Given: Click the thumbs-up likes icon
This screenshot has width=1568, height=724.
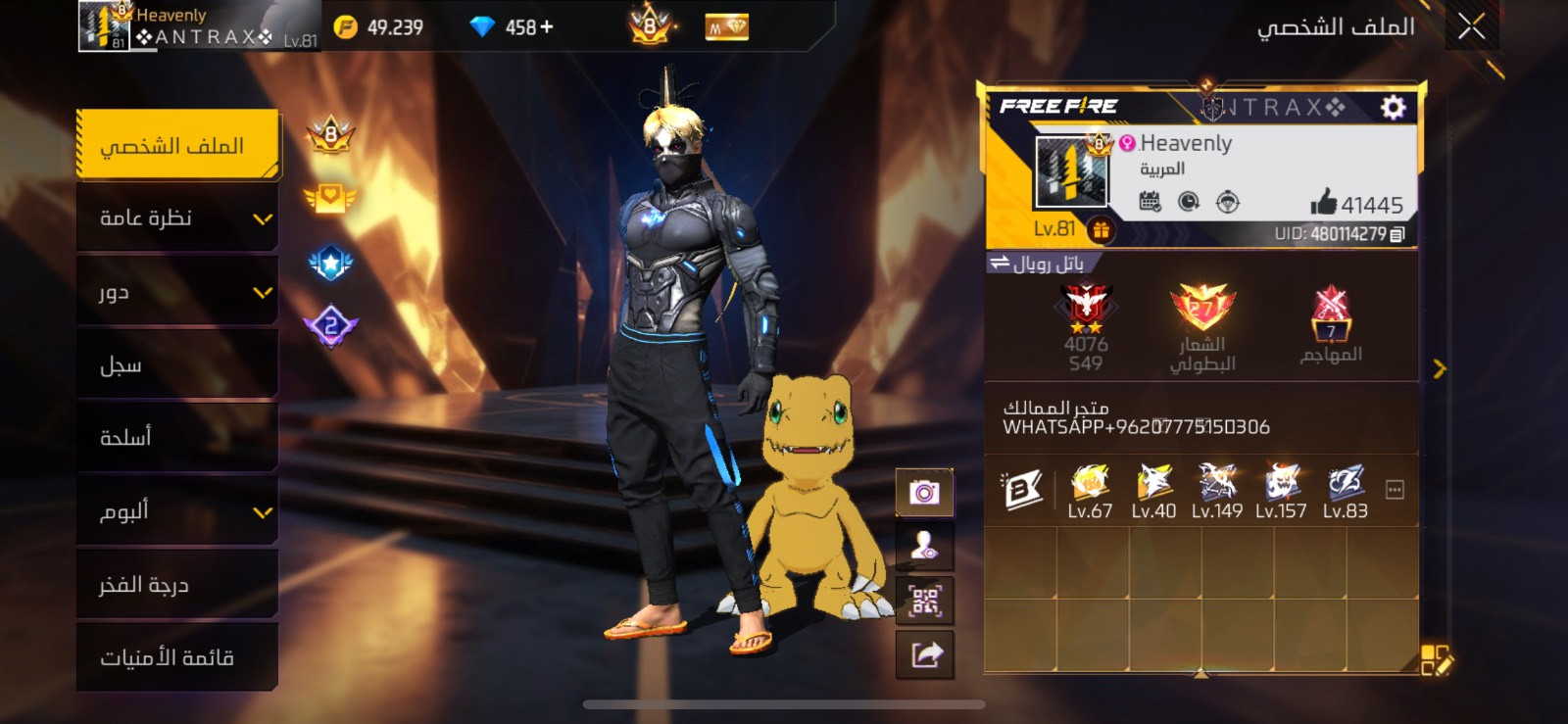Looking at the screenshot, I should pos(1323,203).
